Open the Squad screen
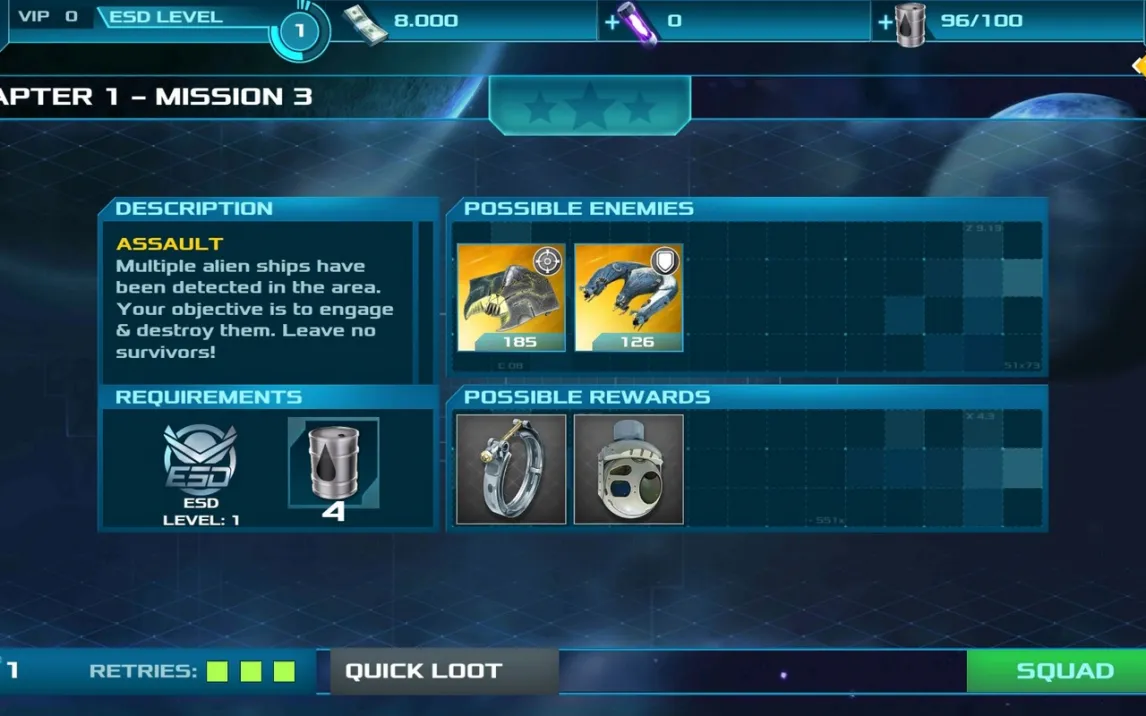 (1063, 671)
